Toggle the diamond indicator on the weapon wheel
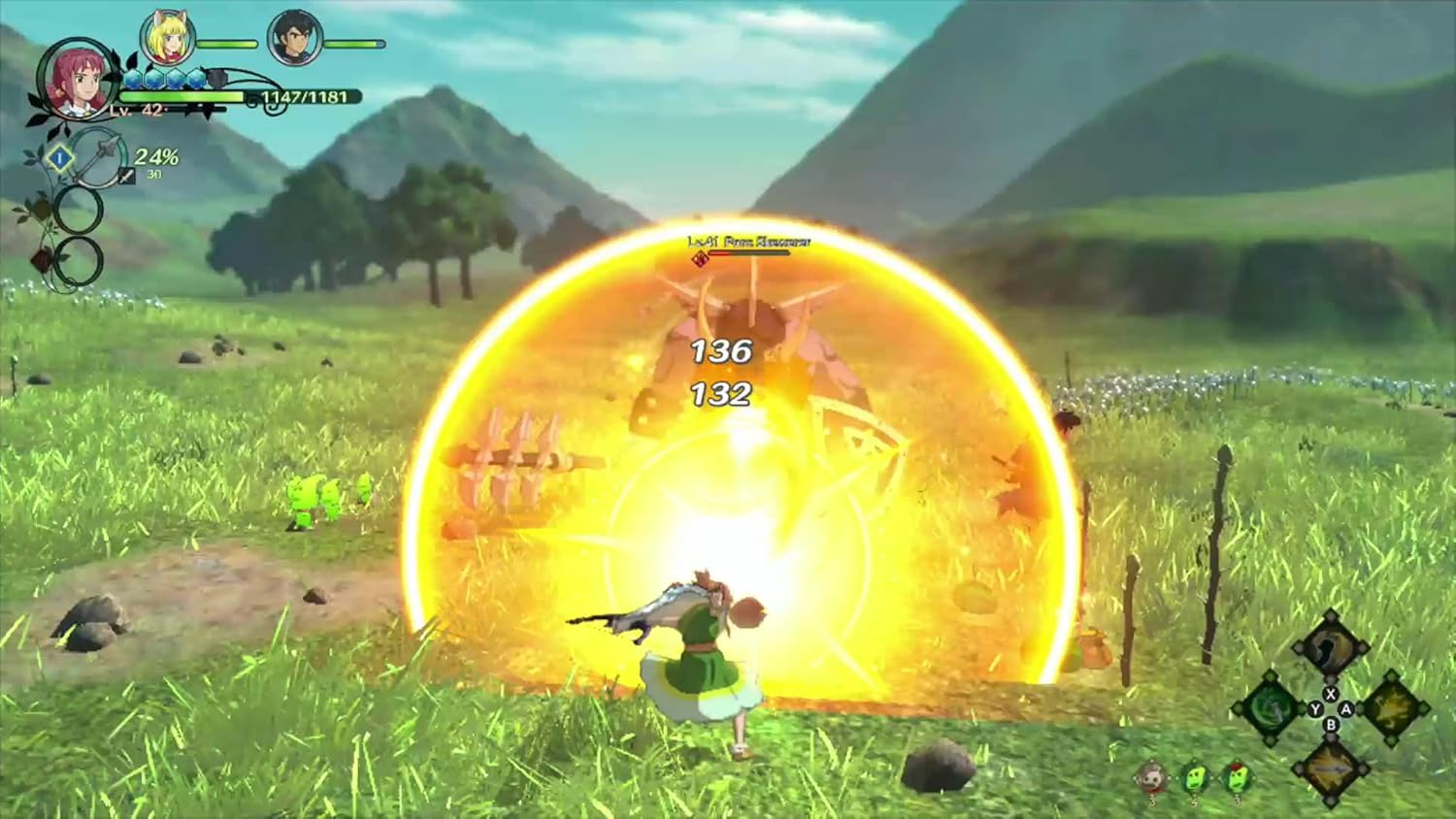Screen dimensions: 1456x819 60,157
